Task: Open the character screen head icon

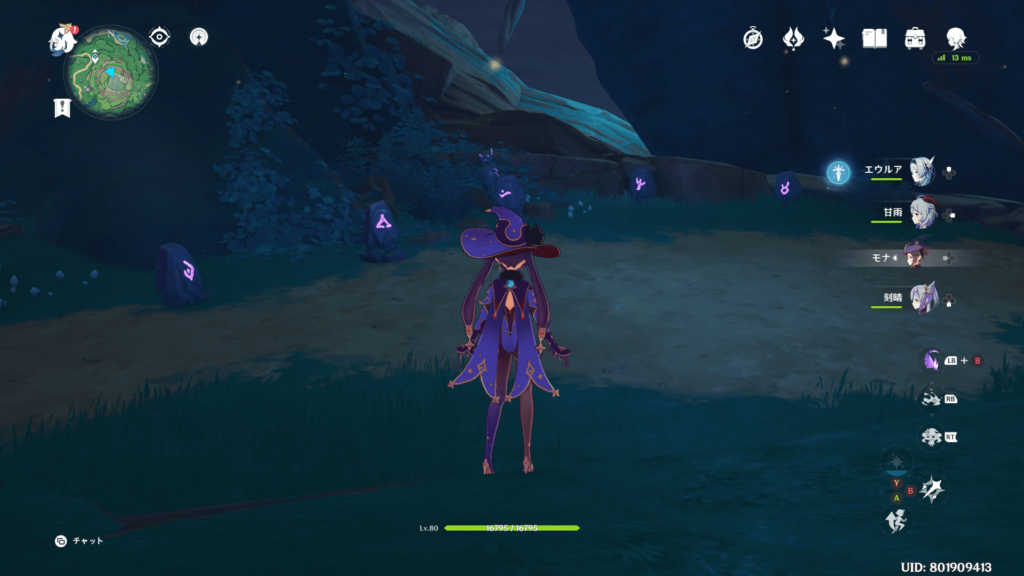Action: tap(955, 39)
